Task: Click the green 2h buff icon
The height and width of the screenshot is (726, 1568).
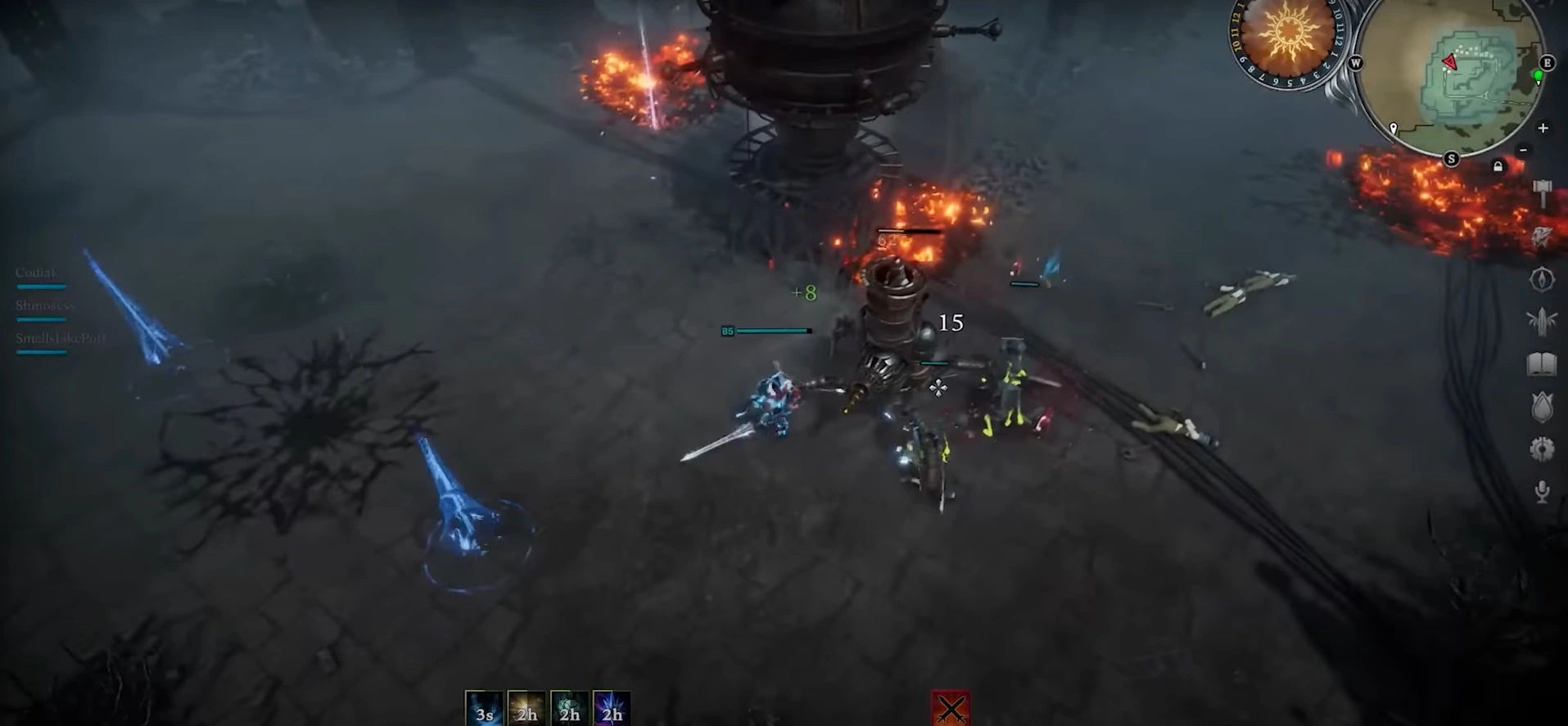Action: pyautogui.click(x=569, y=706)
